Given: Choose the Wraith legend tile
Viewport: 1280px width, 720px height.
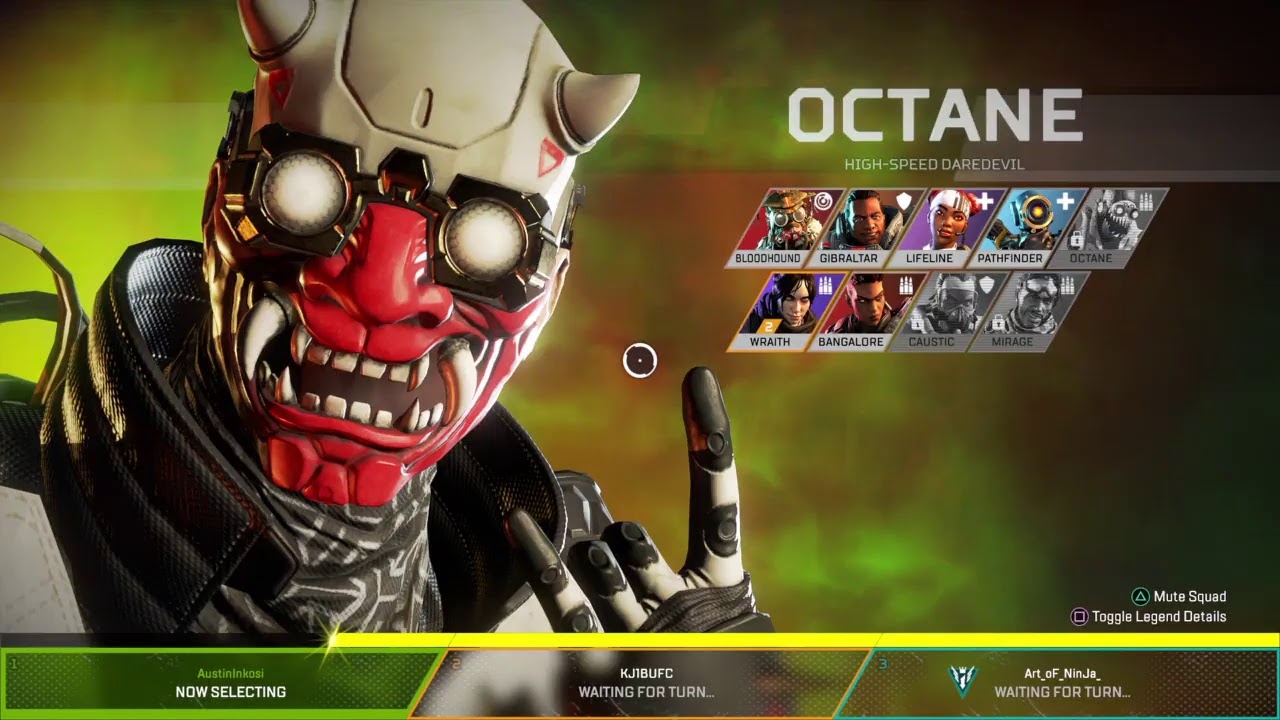Looking at the screenshot, I should click(x=779, y=311).
